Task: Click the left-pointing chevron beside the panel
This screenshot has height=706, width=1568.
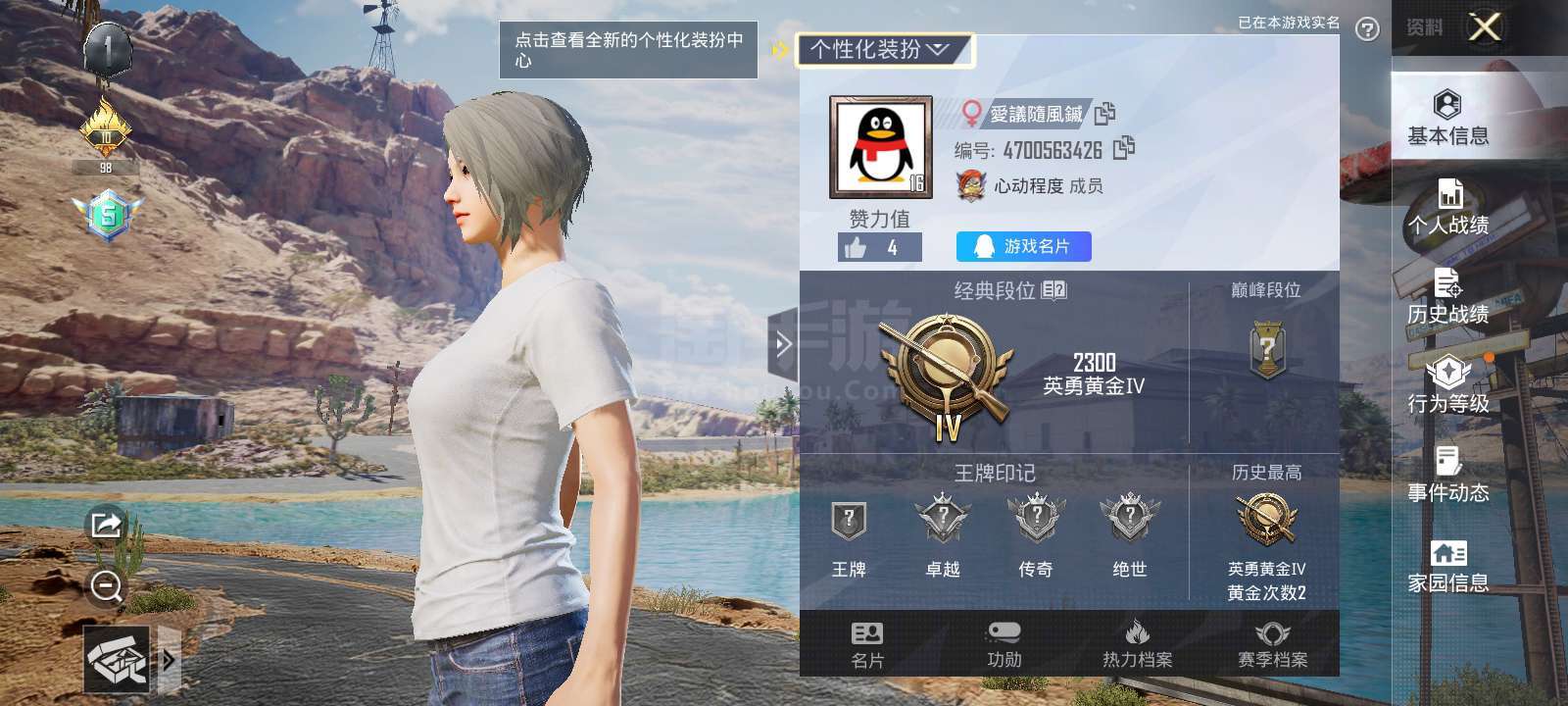Action: point(782,345)
